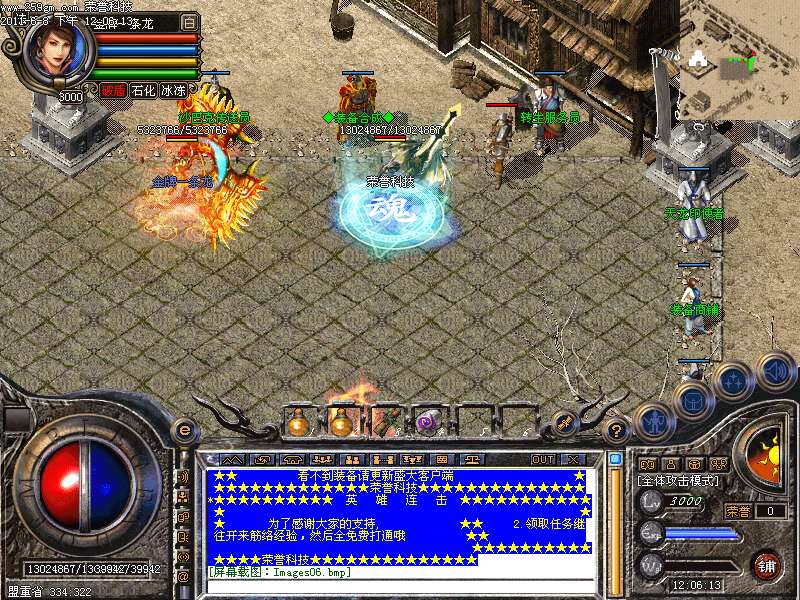
Task: Open the skills round button with stars
Action: tap(733, 381)
